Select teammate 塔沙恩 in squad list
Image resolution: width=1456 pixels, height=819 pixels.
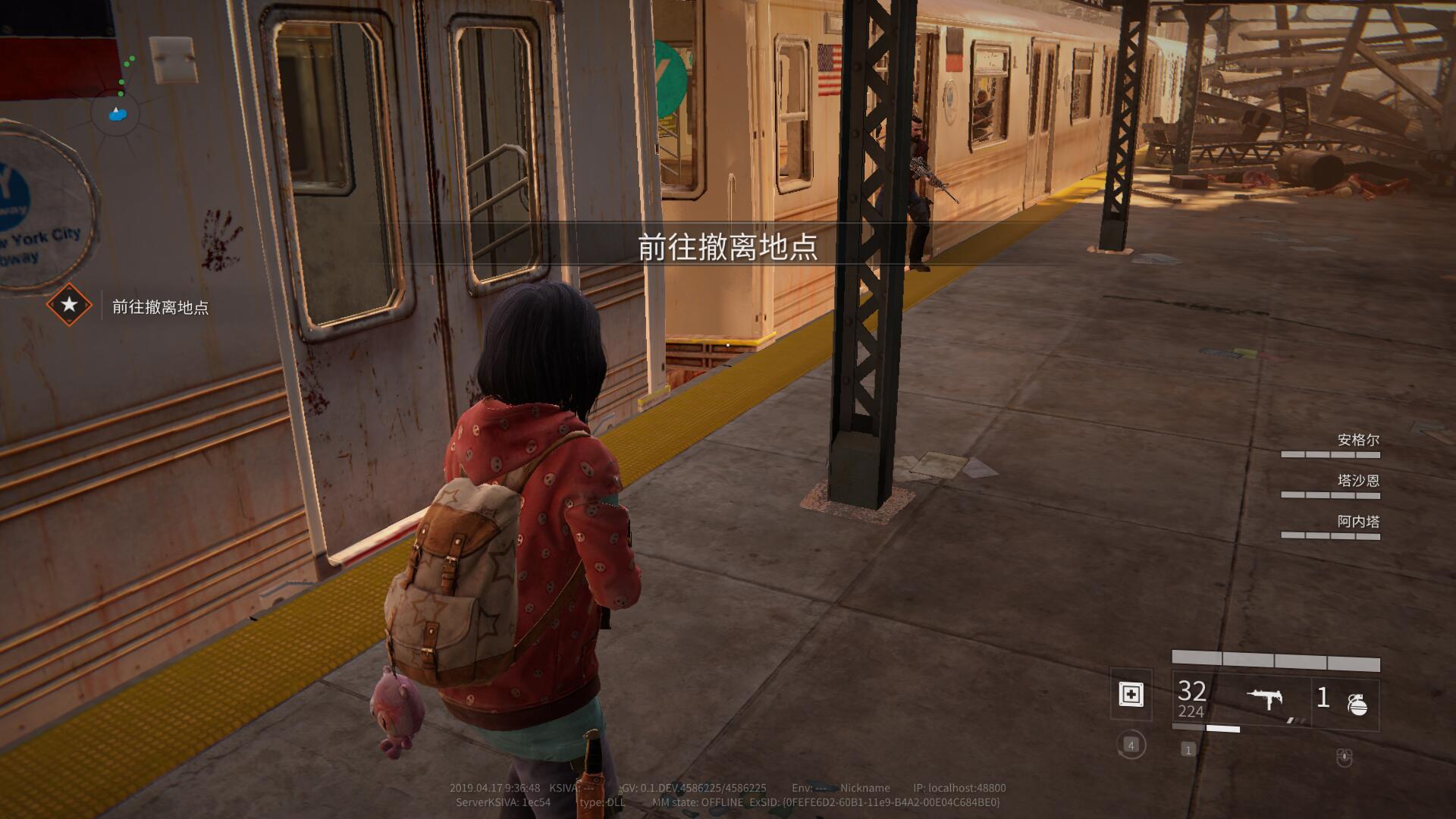click(x=1357, y=481)
